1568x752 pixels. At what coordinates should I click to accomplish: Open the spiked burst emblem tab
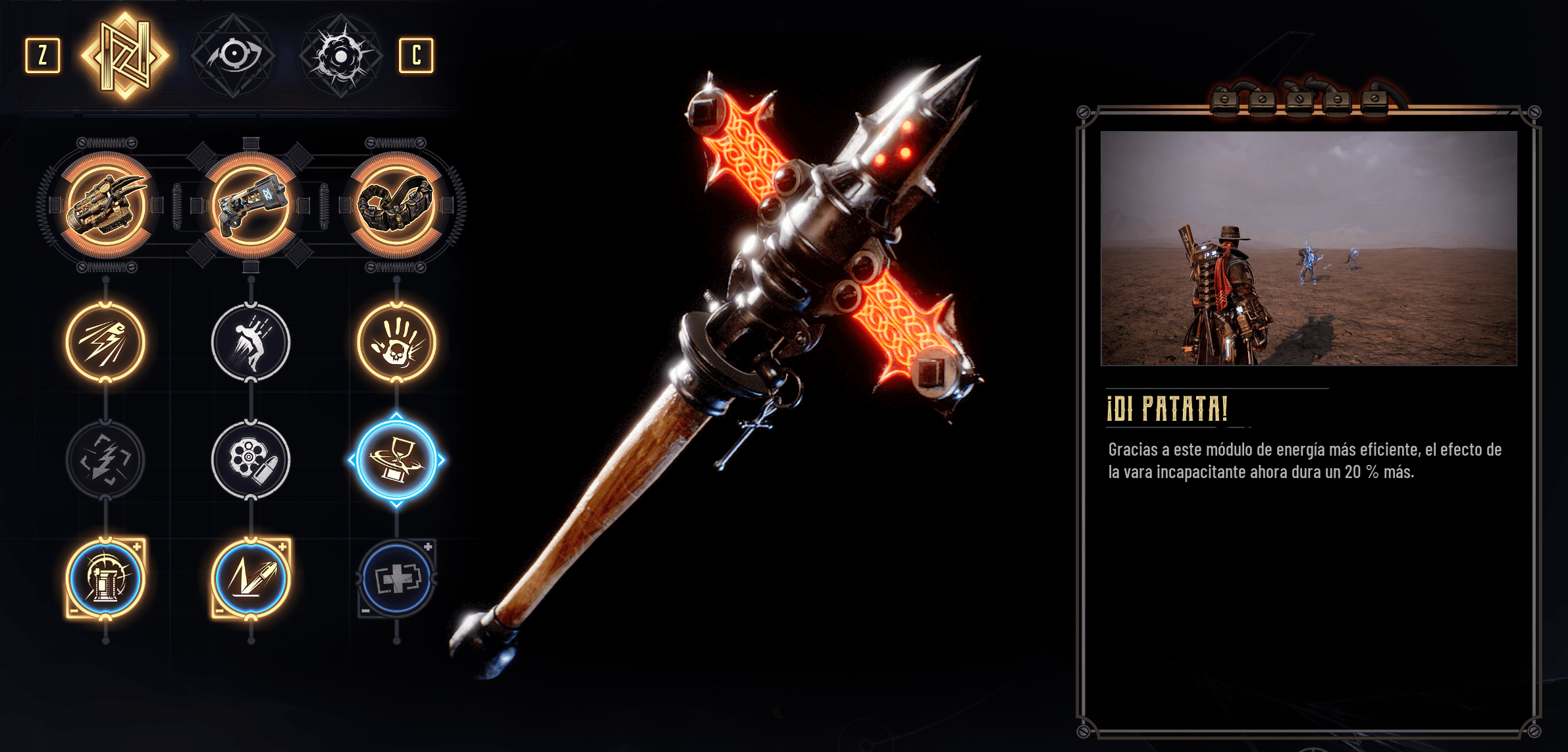[x=340, y=55]
